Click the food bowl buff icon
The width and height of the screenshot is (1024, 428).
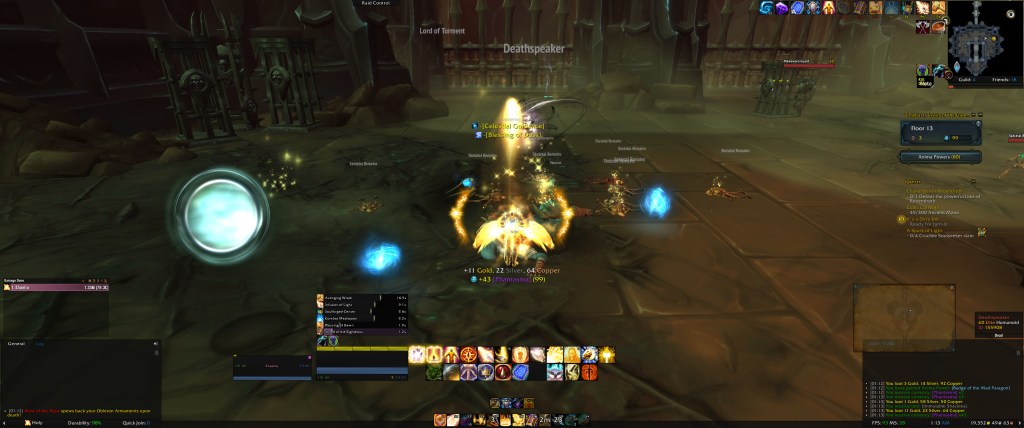(x=939, y=27)
